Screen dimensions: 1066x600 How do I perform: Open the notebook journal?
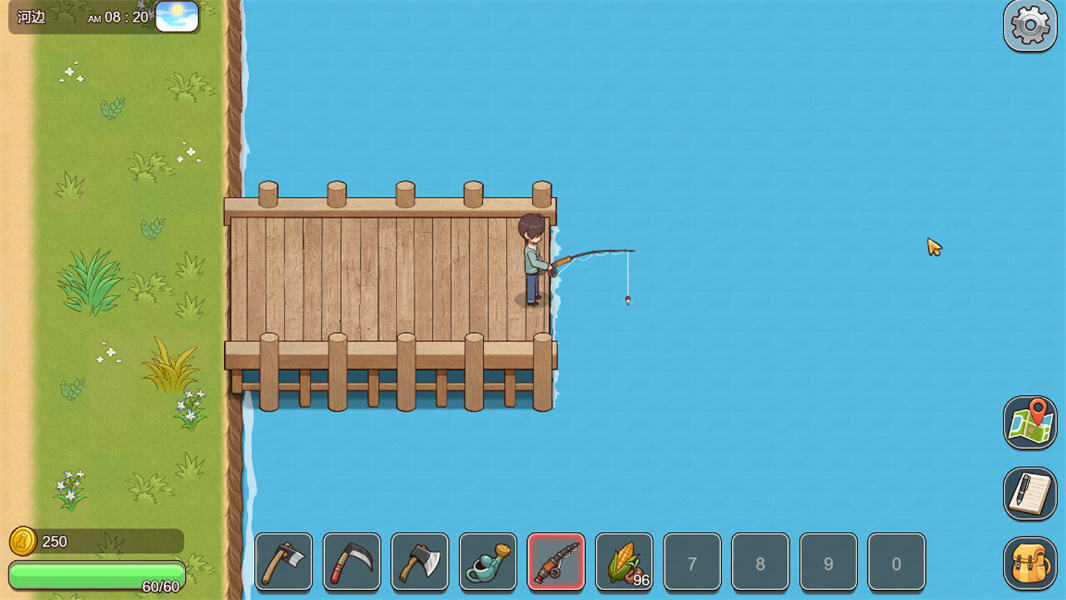point(1030,493)
